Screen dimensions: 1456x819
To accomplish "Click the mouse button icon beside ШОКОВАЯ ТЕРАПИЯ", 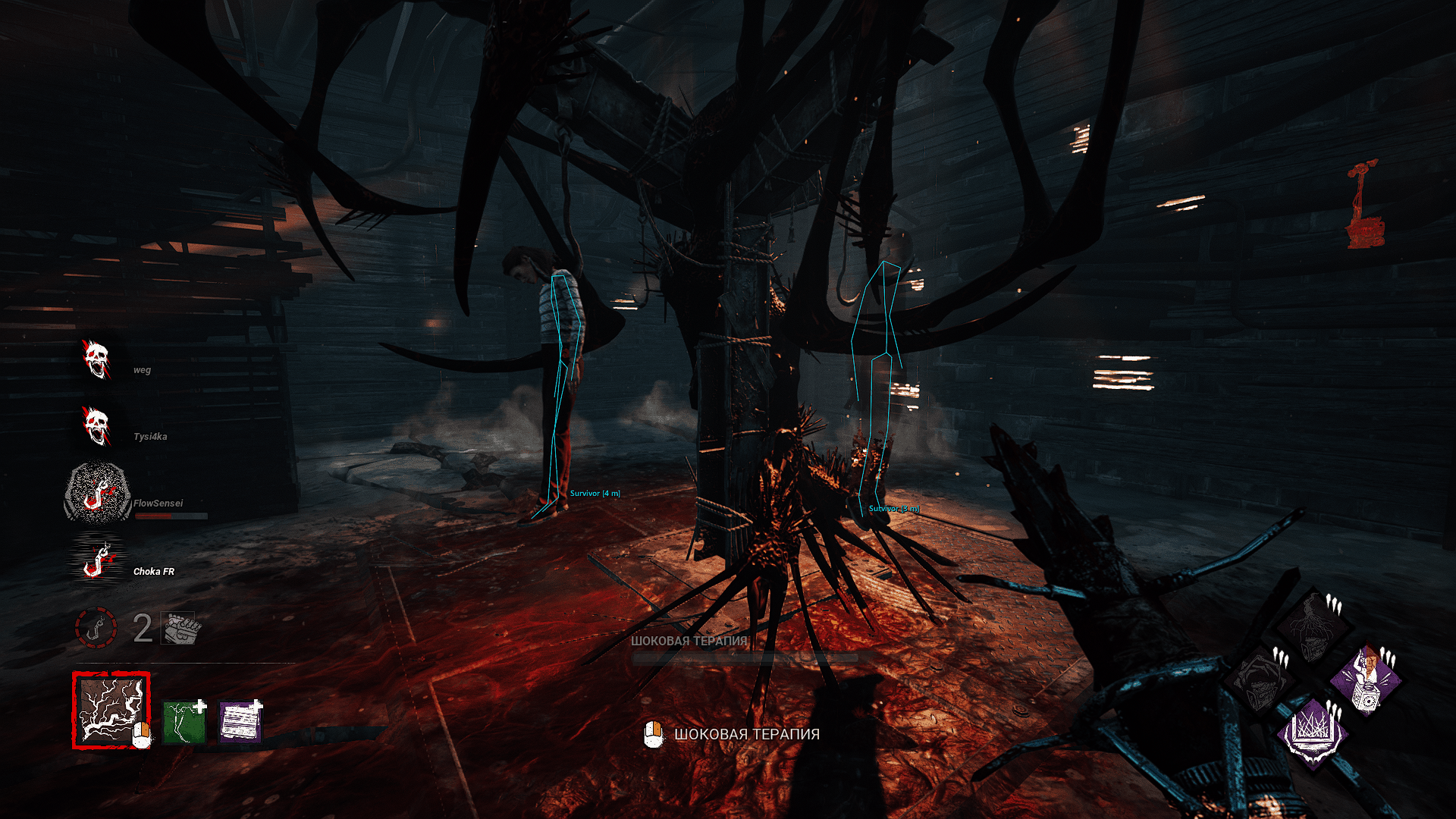I will pyautogui.click(x=652, y=733).
